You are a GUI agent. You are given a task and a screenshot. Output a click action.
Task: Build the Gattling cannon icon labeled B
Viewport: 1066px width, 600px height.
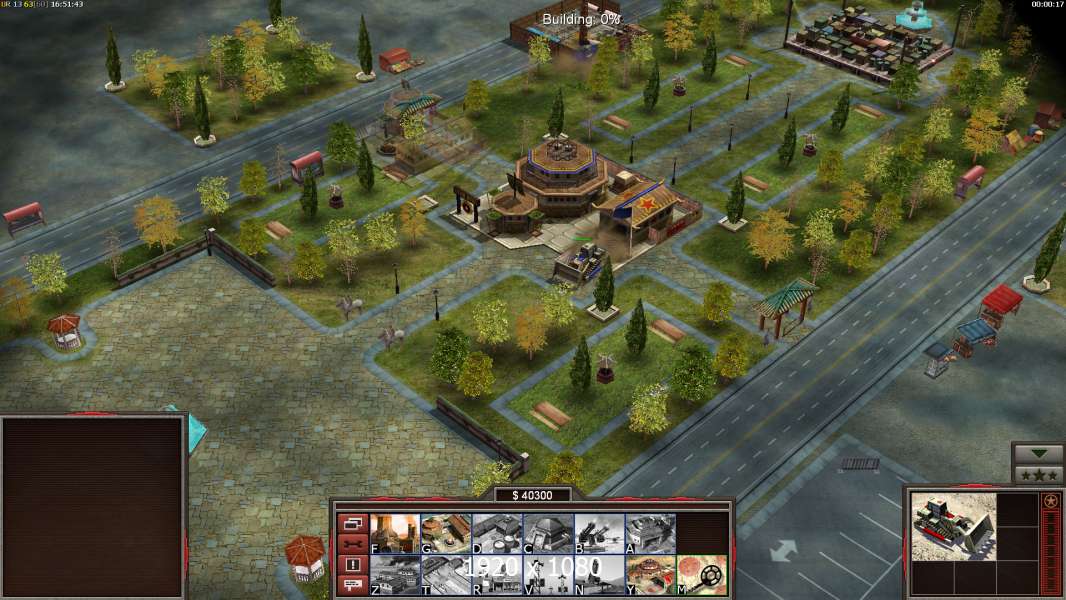599,534
